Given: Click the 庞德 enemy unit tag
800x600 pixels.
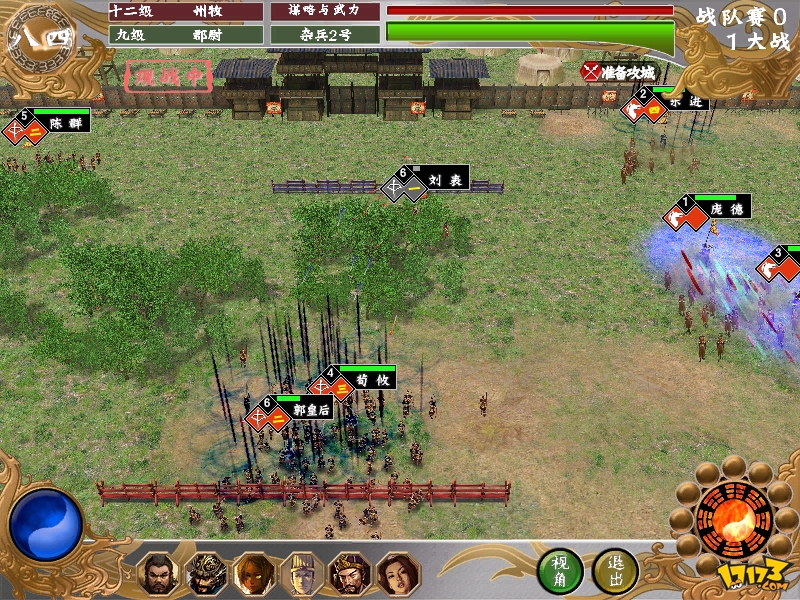Looking at the screenshot, I should (x=727, y=209).
